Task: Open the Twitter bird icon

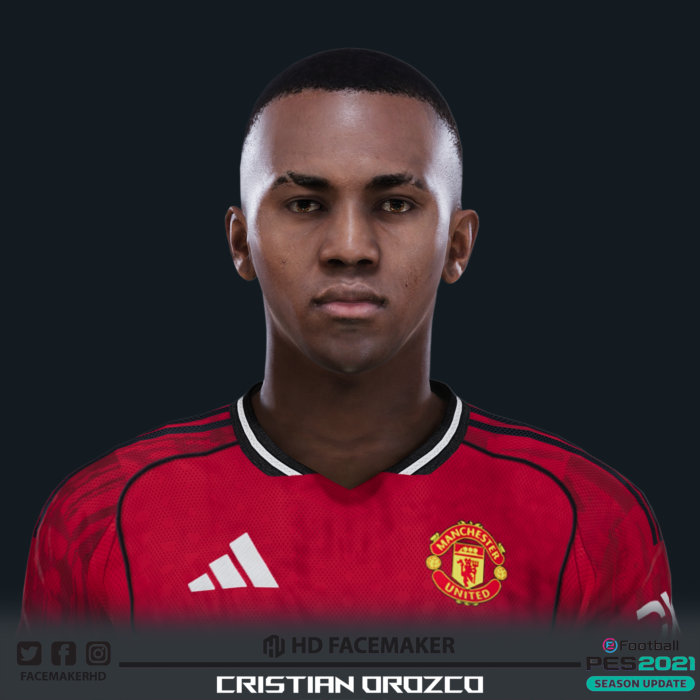Action: click(29, 653)
